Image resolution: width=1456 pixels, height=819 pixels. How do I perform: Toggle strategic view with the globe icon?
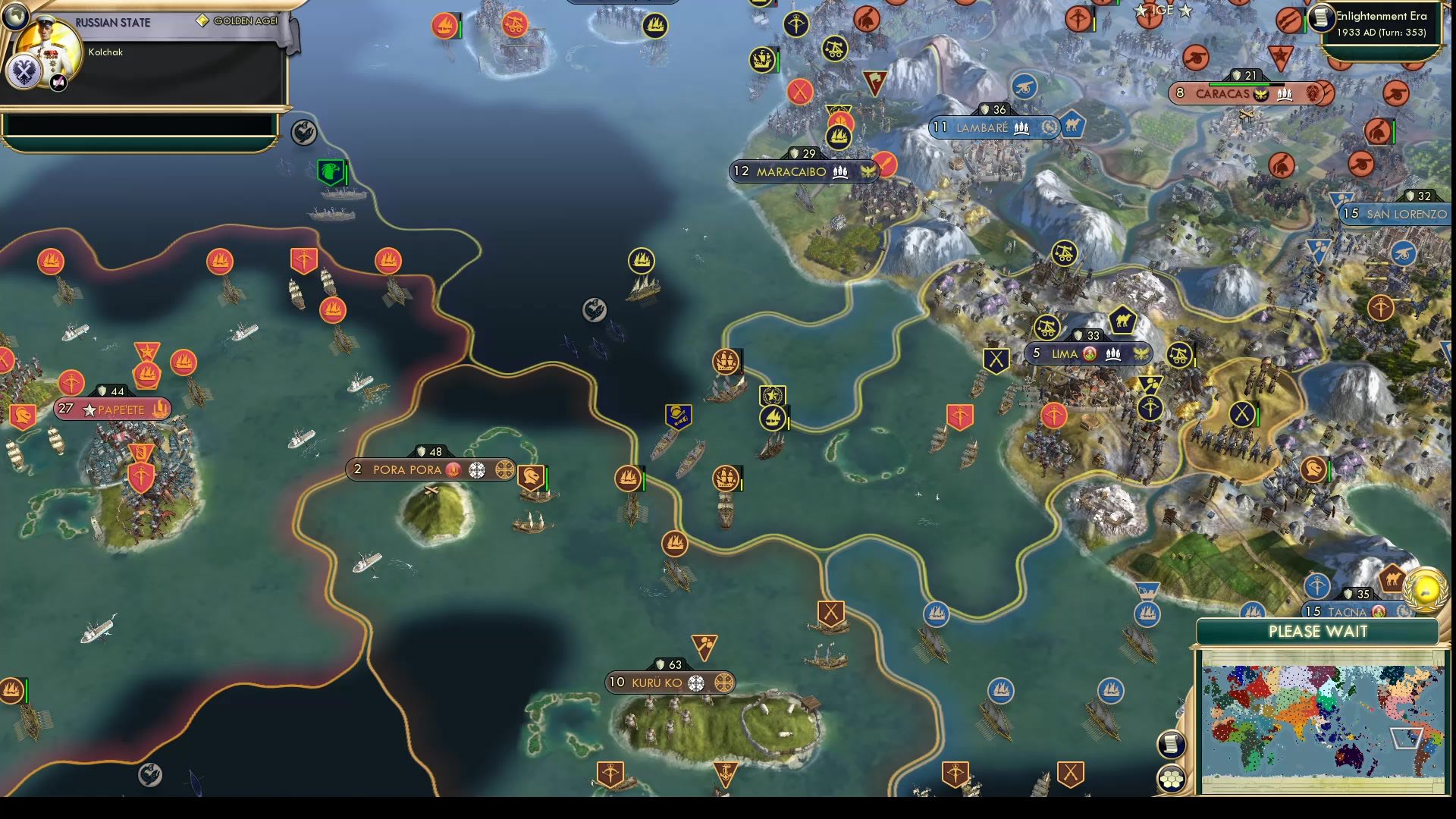pos(14,17)
